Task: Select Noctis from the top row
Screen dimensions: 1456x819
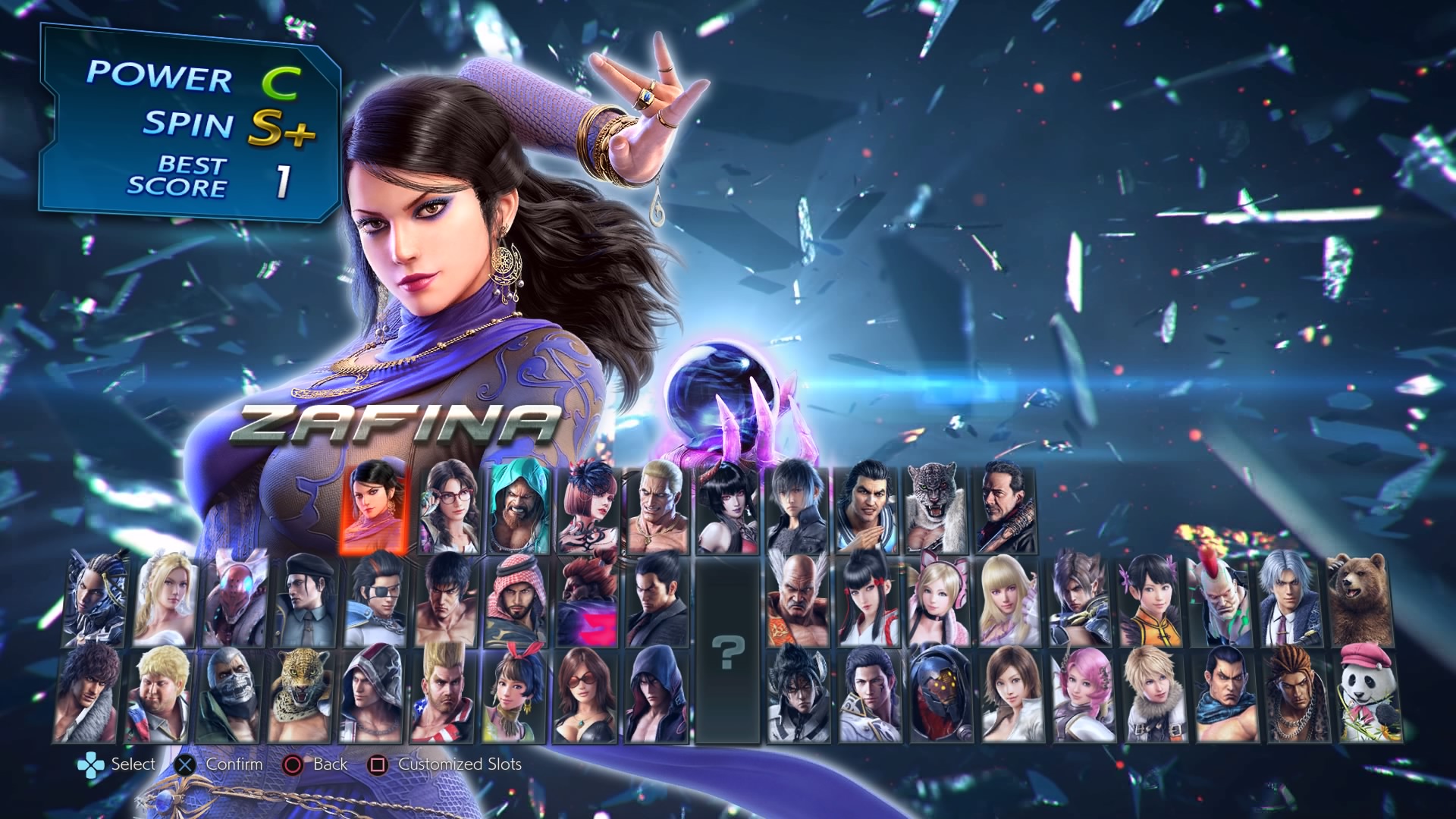Action: tap(798, 506)
